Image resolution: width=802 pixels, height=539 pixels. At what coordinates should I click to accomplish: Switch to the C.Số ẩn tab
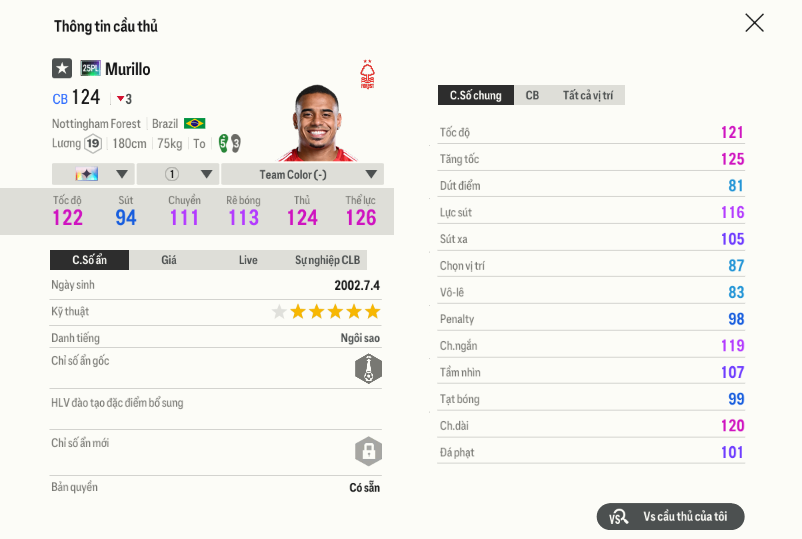89,260
